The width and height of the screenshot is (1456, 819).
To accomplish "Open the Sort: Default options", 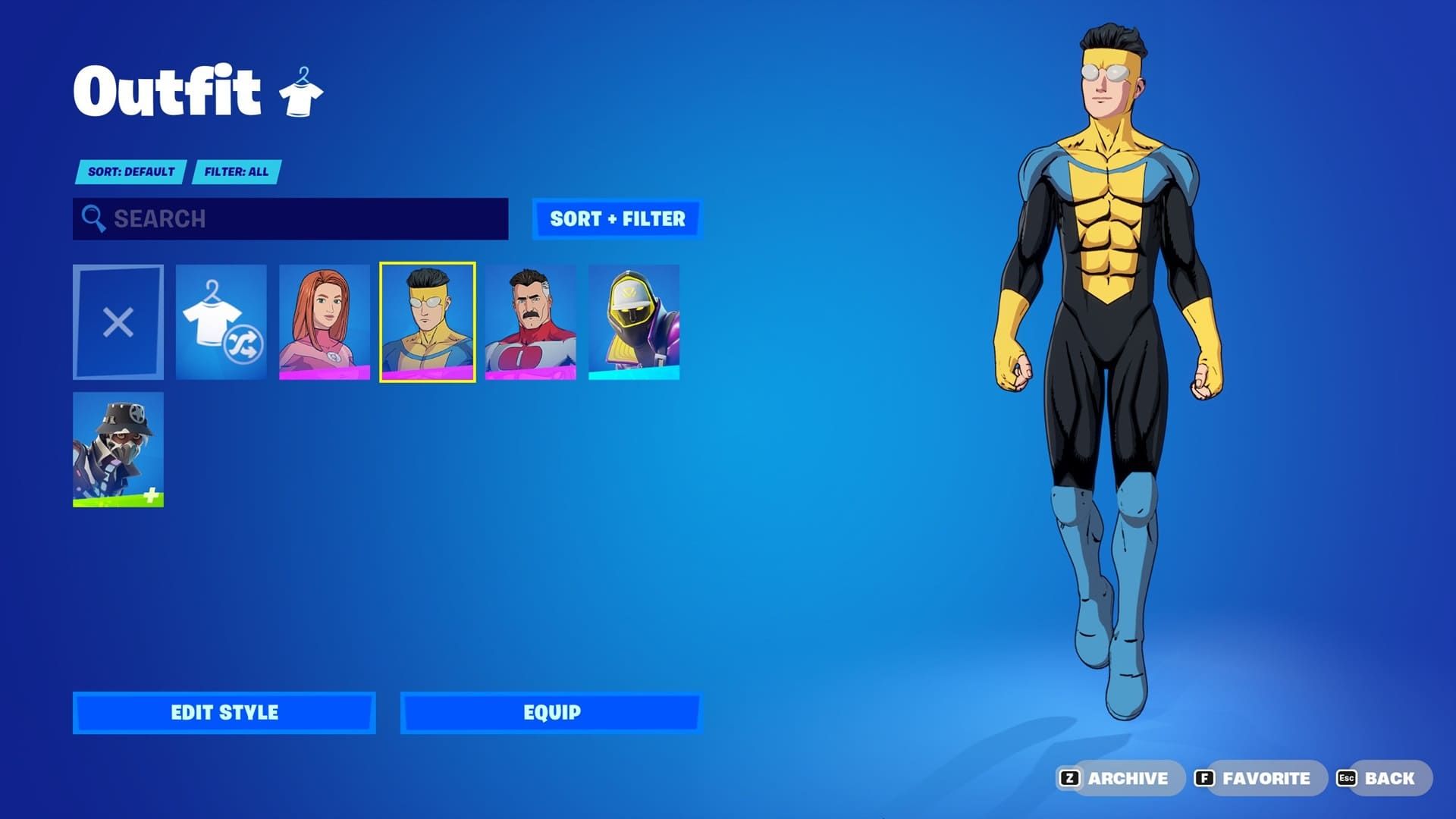I will 130,171.
